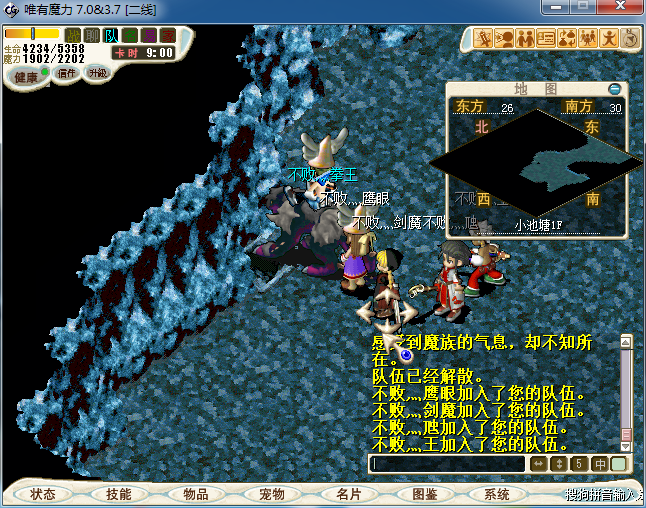Click the 中 chat setting button
Image resolution: width=646 pixels, height=508 pixels.
pyautogui.click(x=600, y=464)
